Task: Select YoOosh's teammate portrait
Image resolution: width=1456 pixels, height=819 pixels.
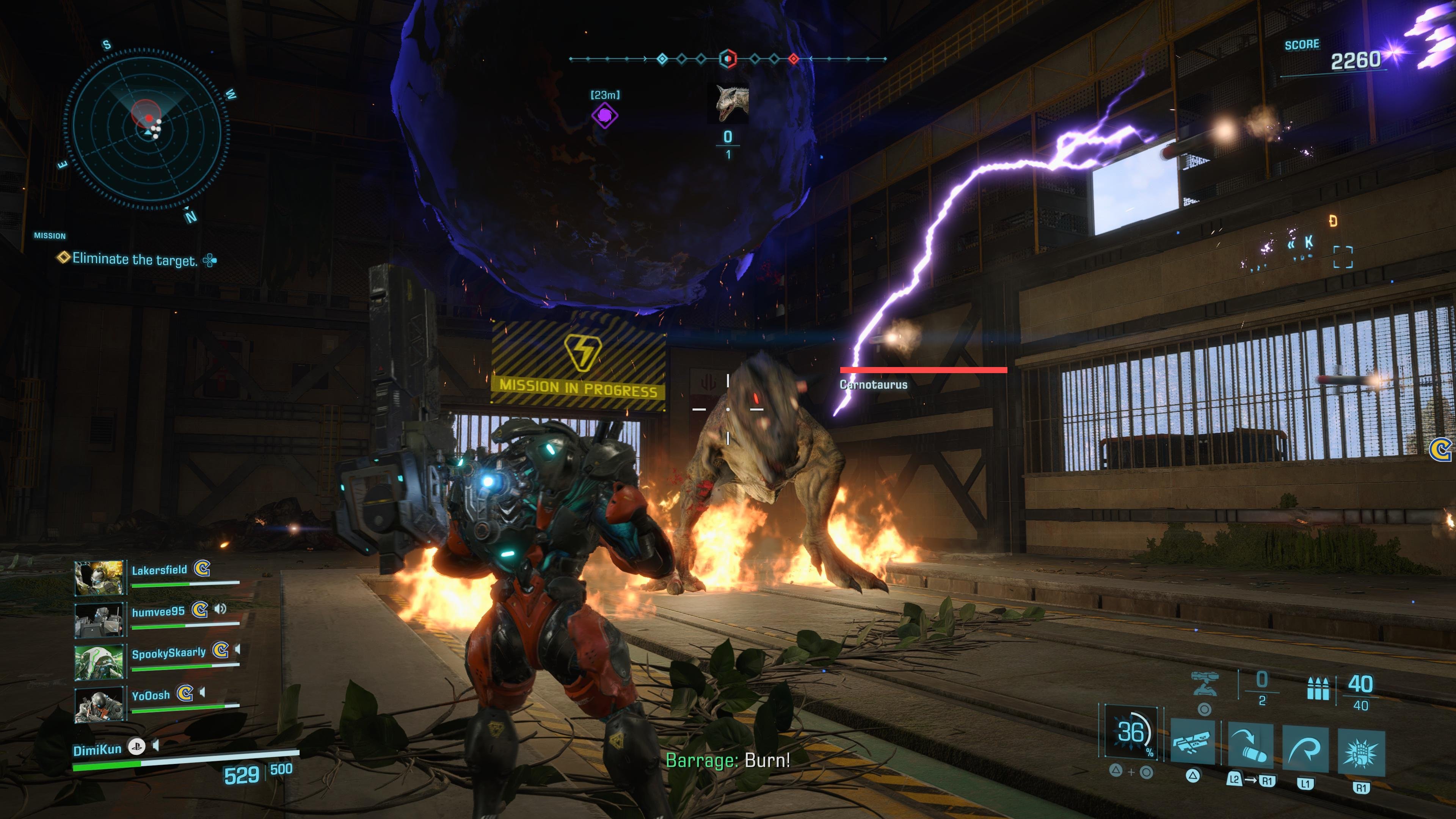Action: [x=99, y=703]
